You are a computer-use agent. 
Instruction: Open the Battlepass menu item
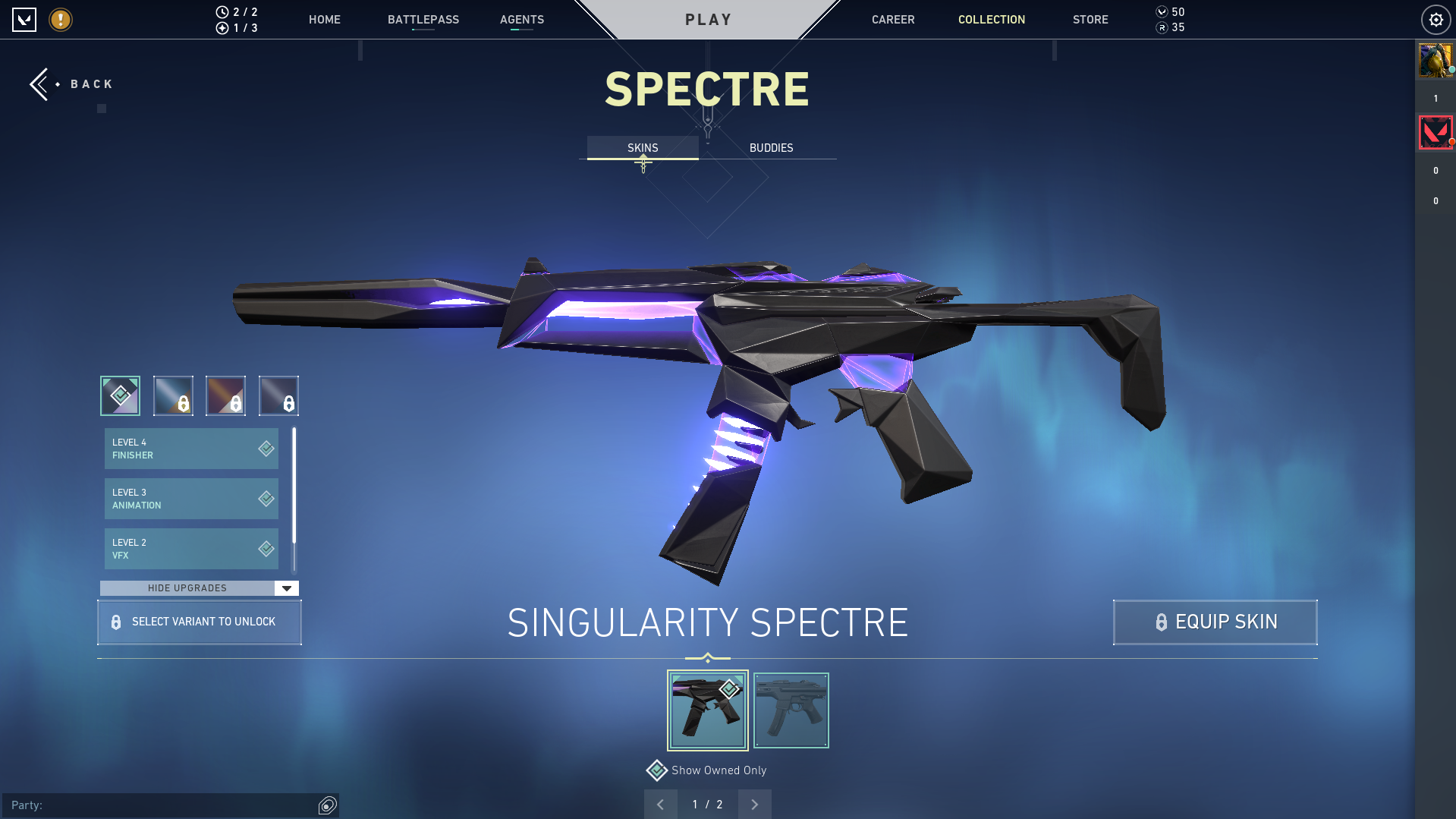[423, 20]
